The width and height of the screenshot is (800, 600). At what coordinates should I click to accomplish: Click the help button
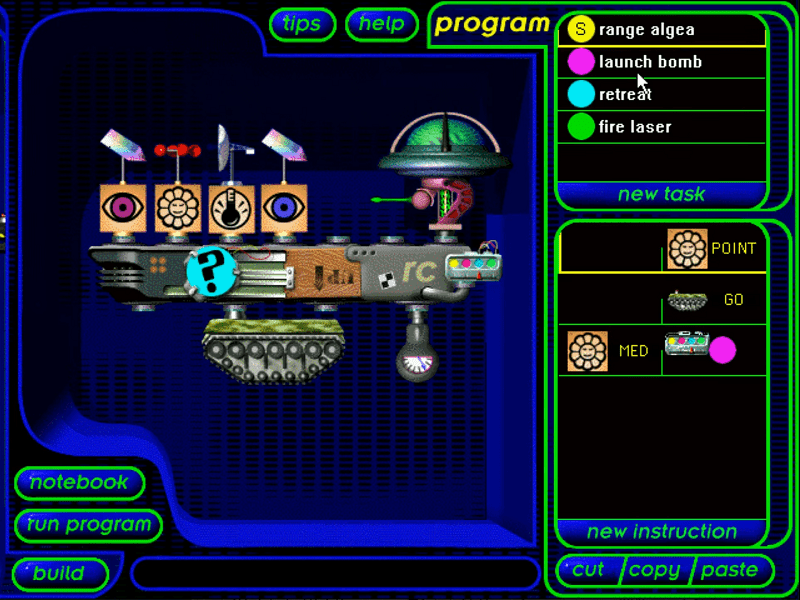[381, 24]
